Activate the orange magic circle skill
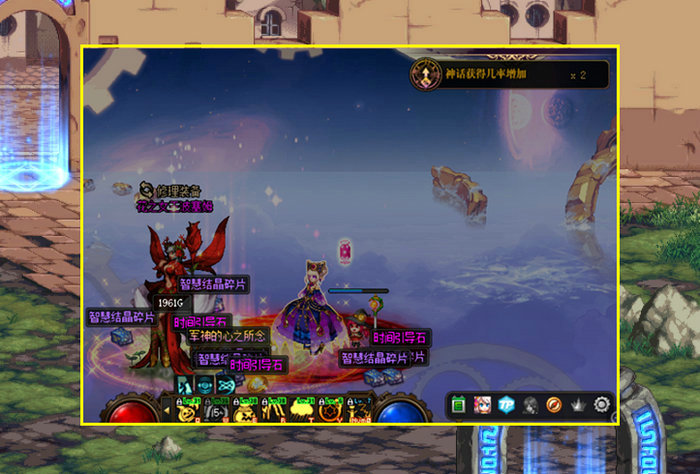This screenshot has height=474, width=700. pos(327,409)
